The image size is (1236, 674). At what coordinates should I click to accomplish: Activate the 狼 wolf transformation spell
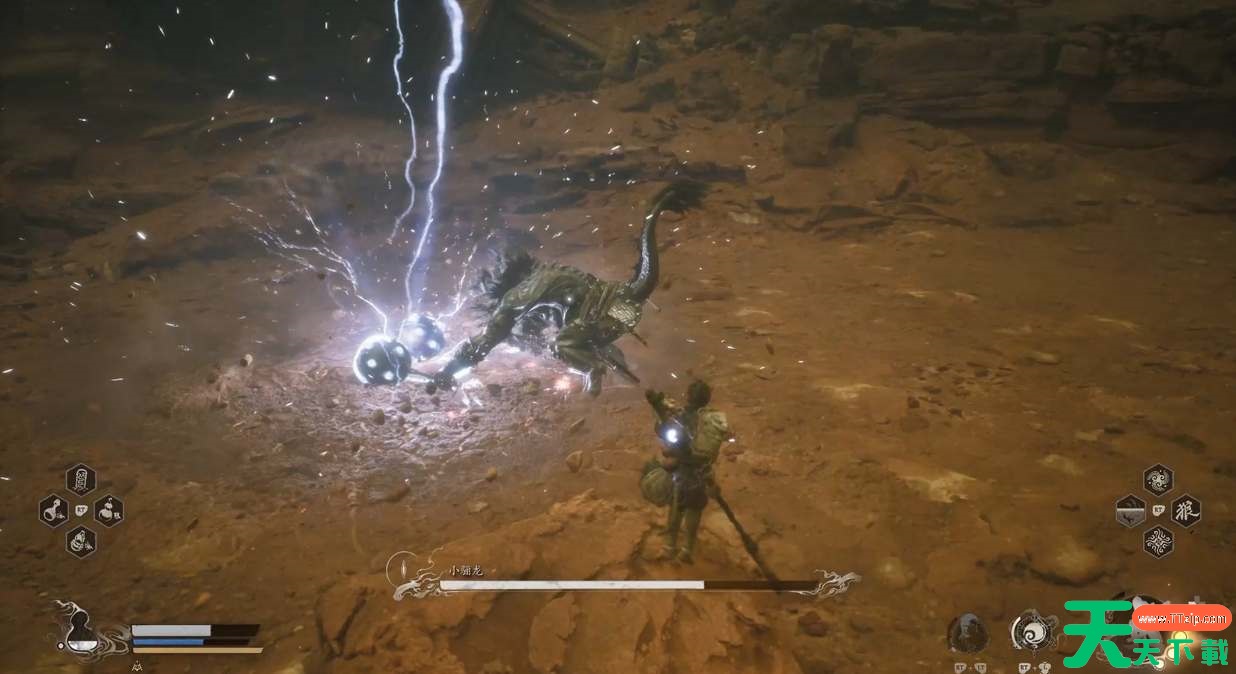click(x=1186, y=511)
